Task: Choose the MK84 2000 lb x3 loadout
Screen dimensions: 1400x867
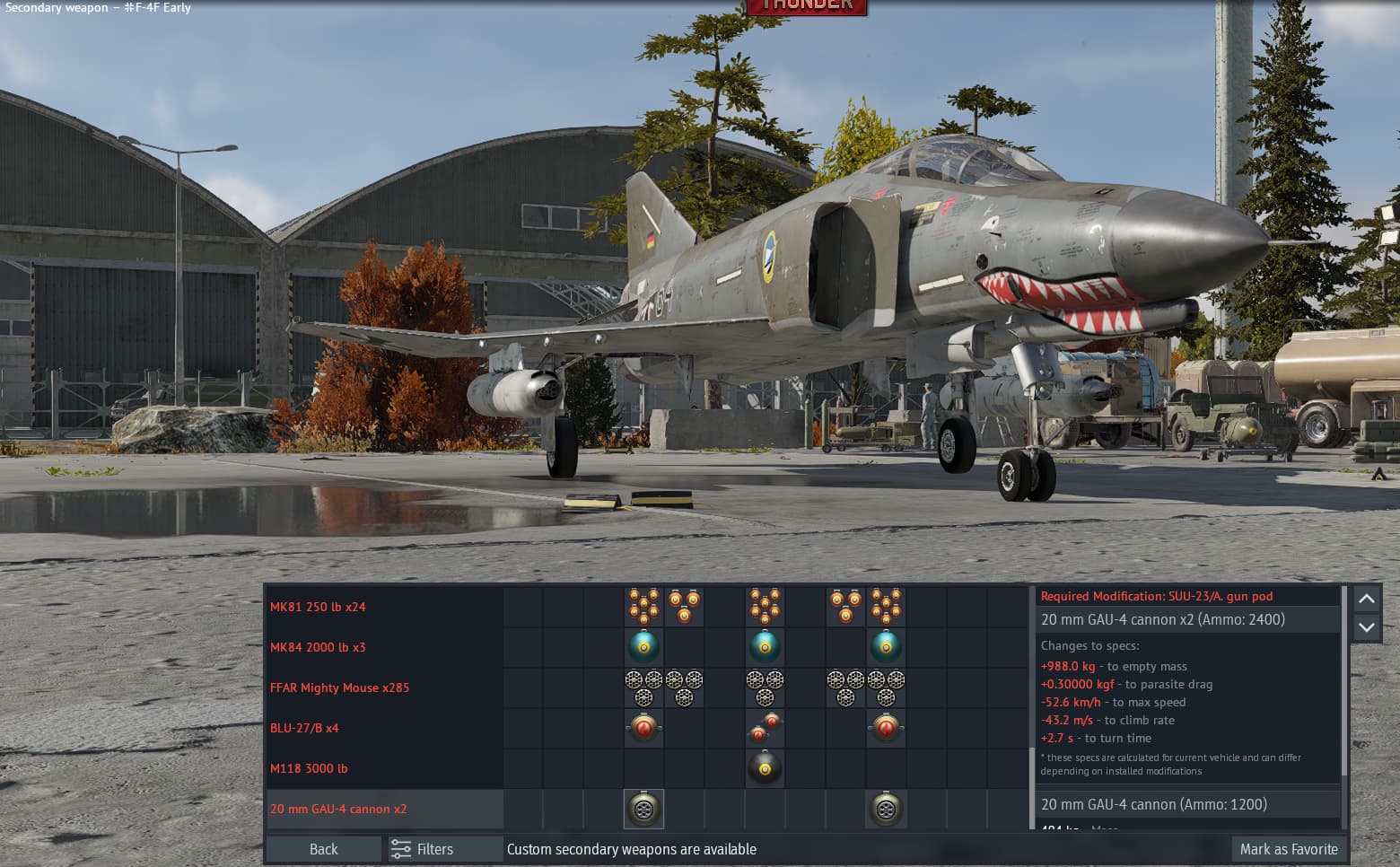Action: pos(318,647)
